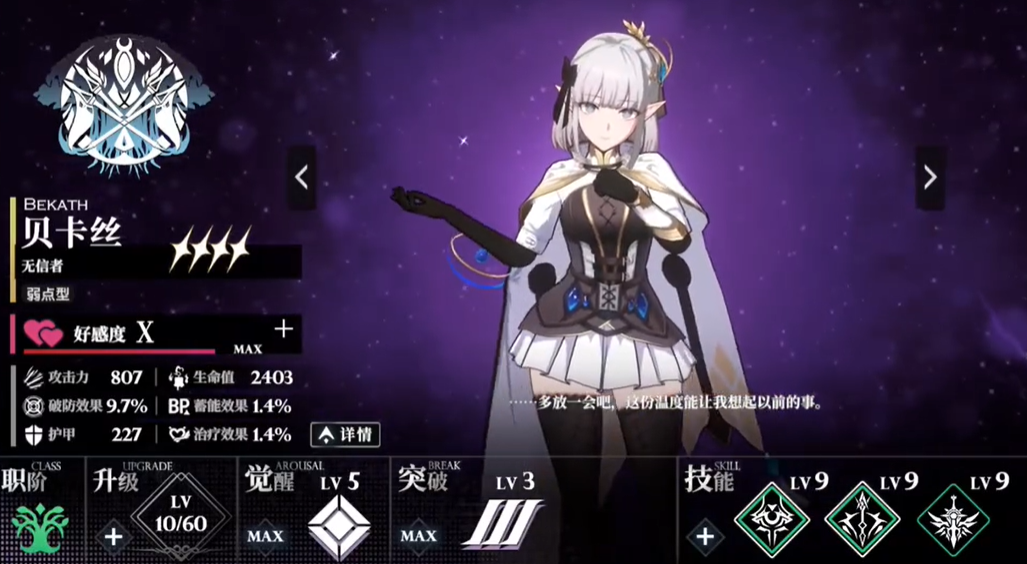Viewport: 1027px width, 564px height.
Task: Click the plus button under 升级 upgrade
Action: [x=113, y=536]
